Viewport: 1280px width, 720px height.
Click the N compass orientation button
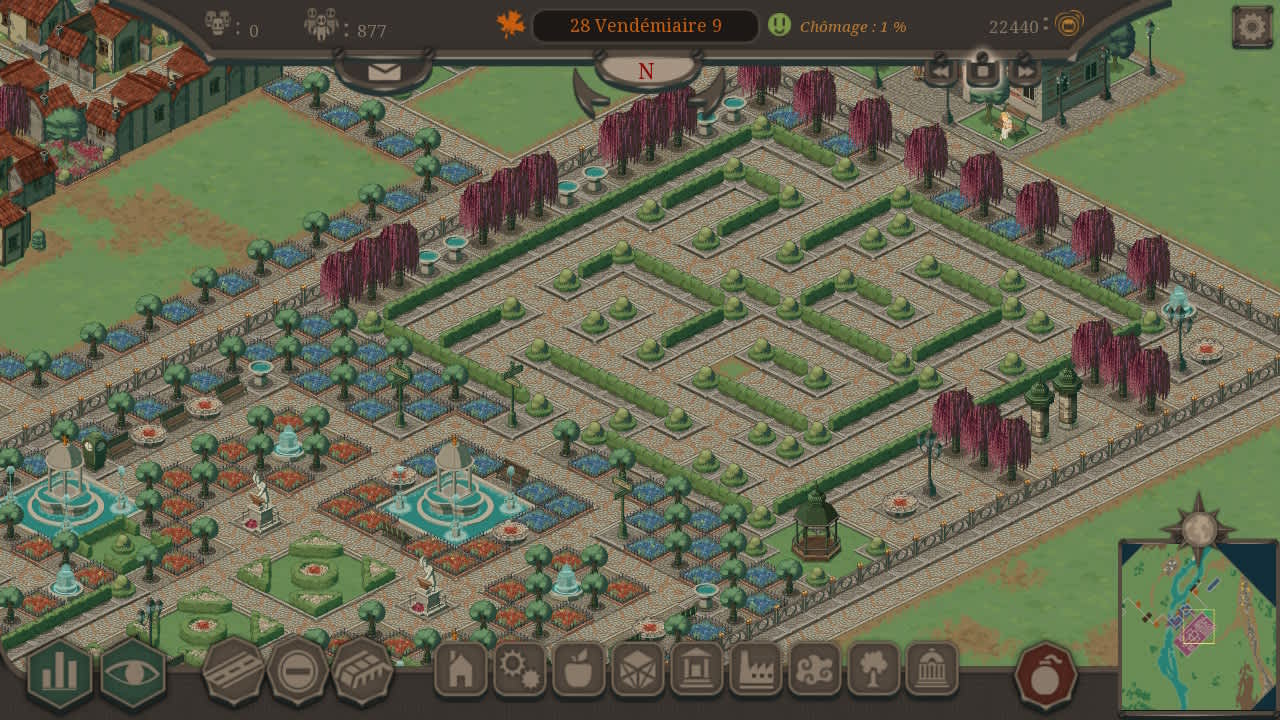pyautogui.click(x=646, y=71)
